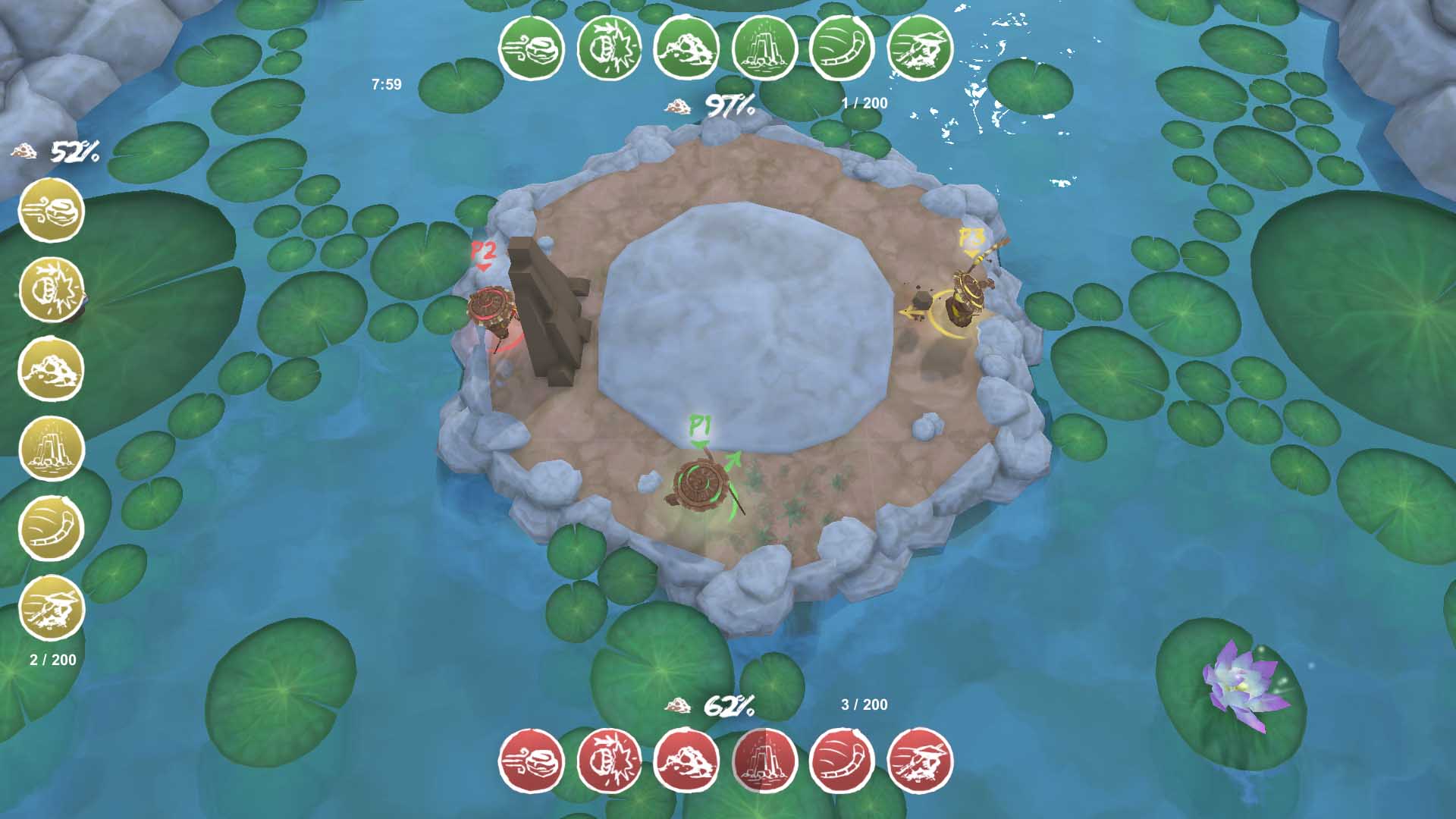
Task: Select the yellow rubble pile ability
Action: [51, 369]
